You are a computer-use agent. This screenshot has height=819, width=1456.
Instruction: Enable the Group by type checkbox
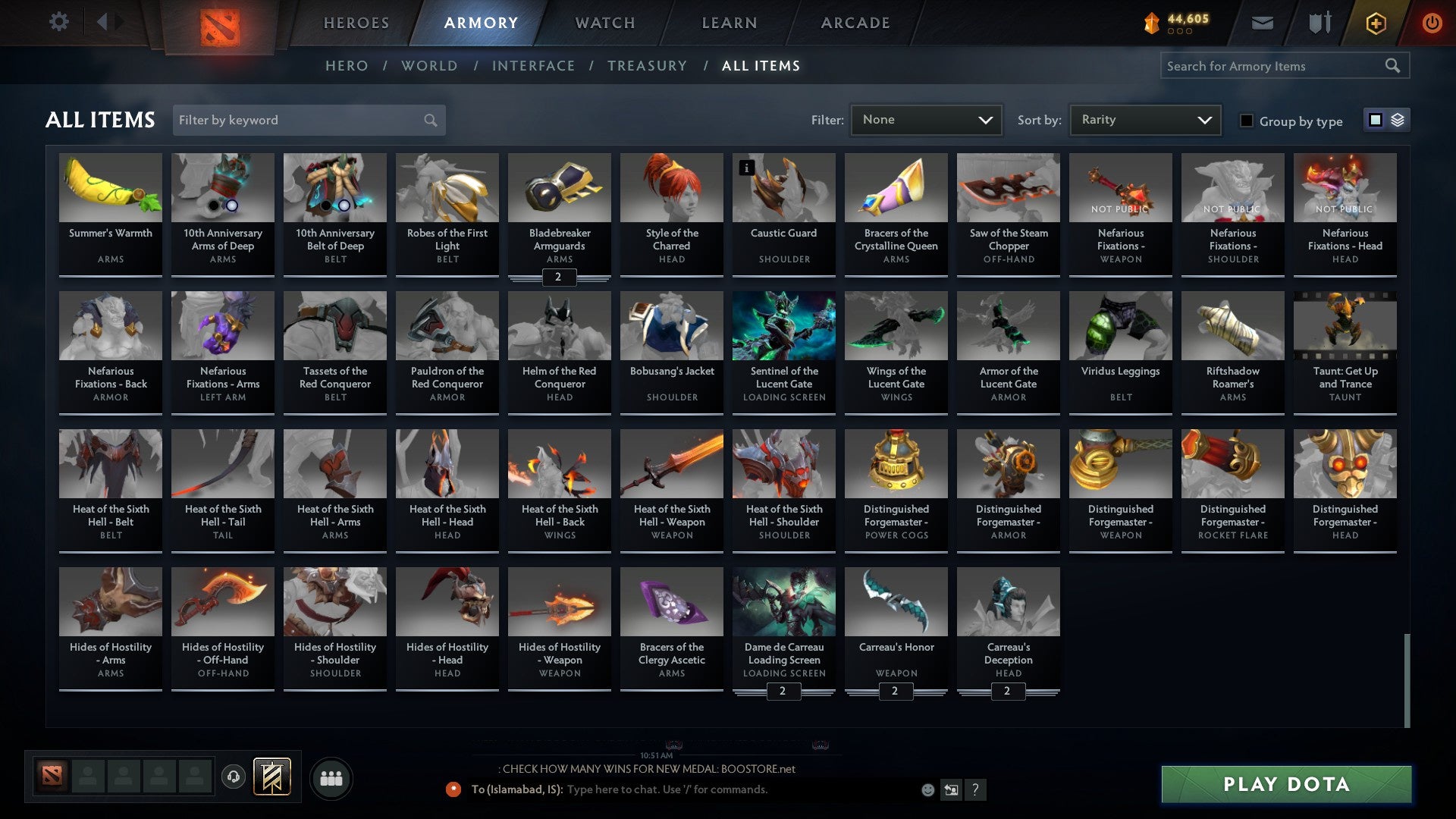coord(1246,120)
